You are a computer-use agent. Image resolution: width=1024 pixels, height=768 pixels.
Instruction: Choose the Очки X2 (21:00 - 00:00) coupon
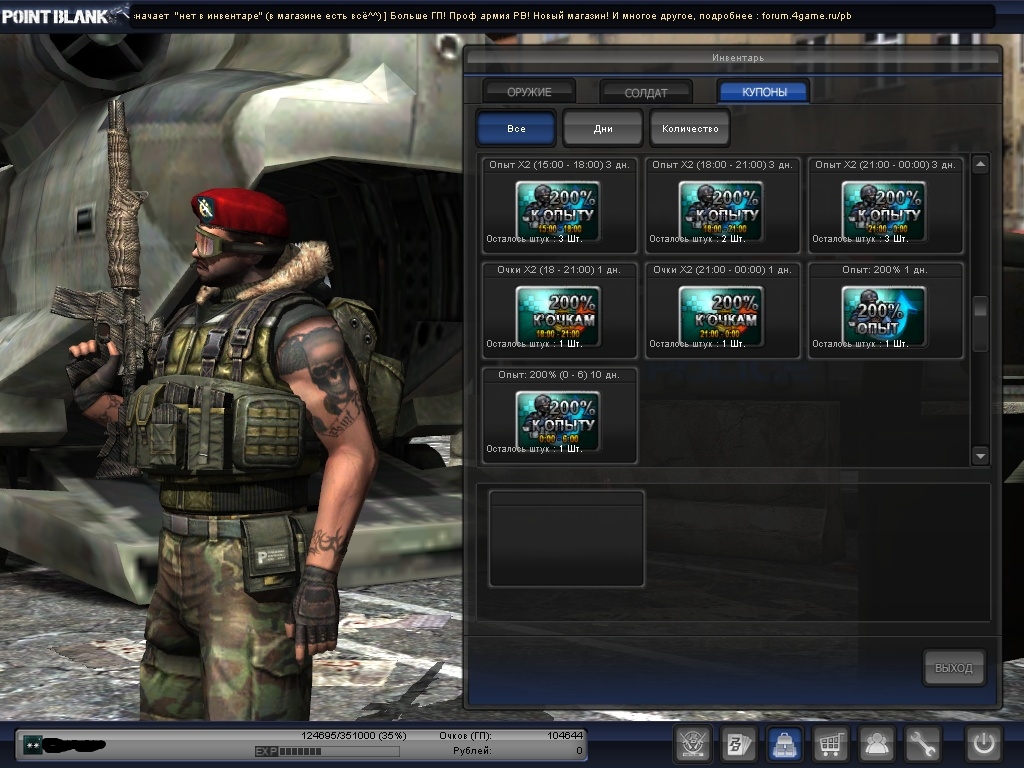click(x=721, y=315)
